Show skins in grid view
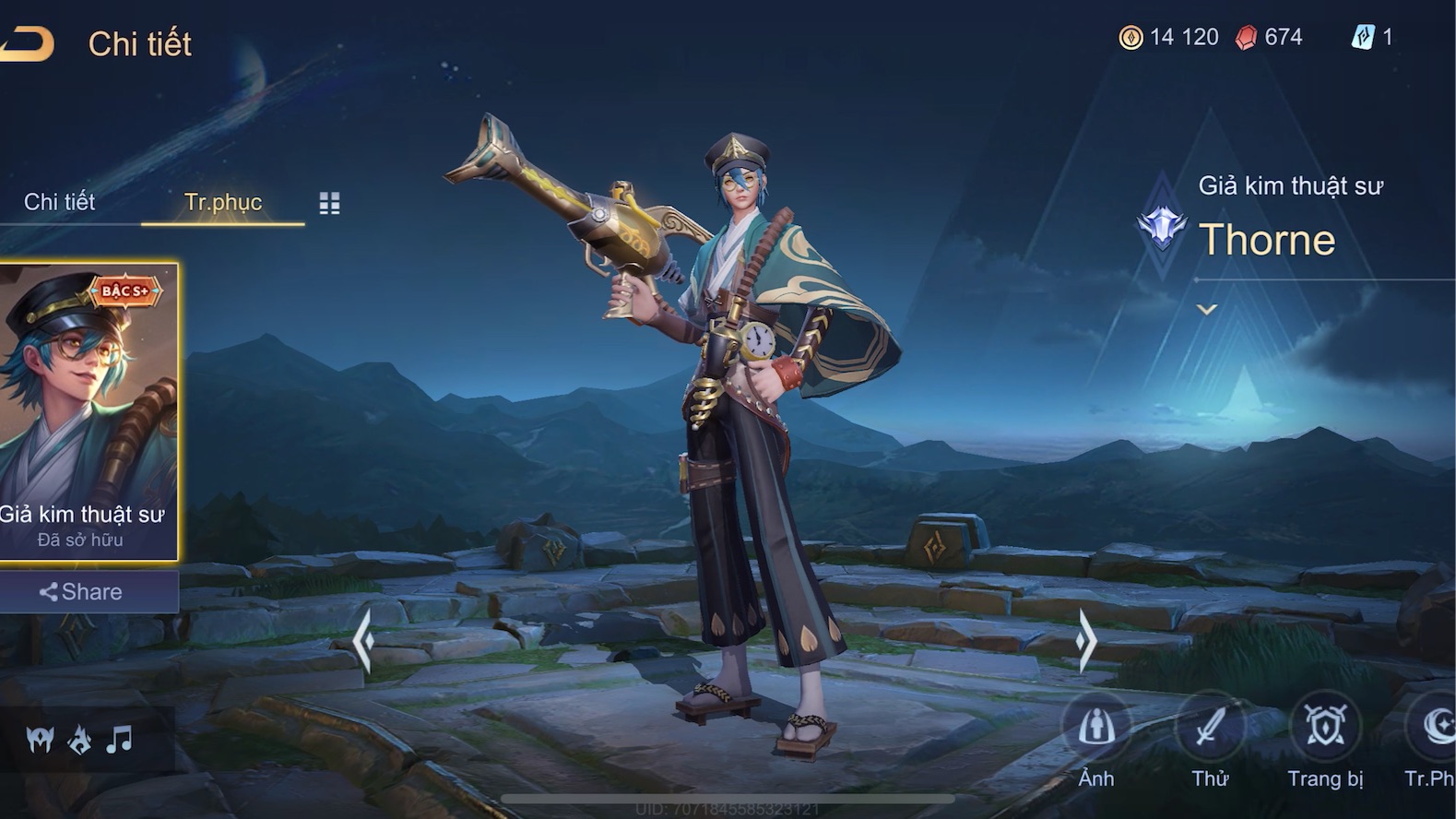This screenshot has width=1456, height=819. tap(329, 203)
